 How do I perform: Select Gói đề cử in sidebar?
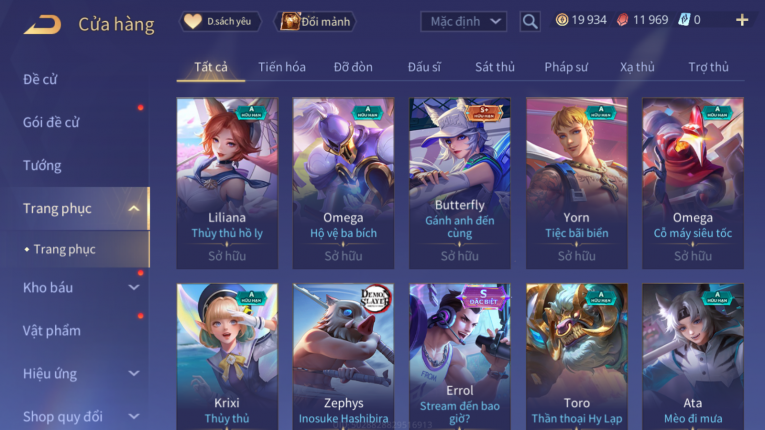51,122
